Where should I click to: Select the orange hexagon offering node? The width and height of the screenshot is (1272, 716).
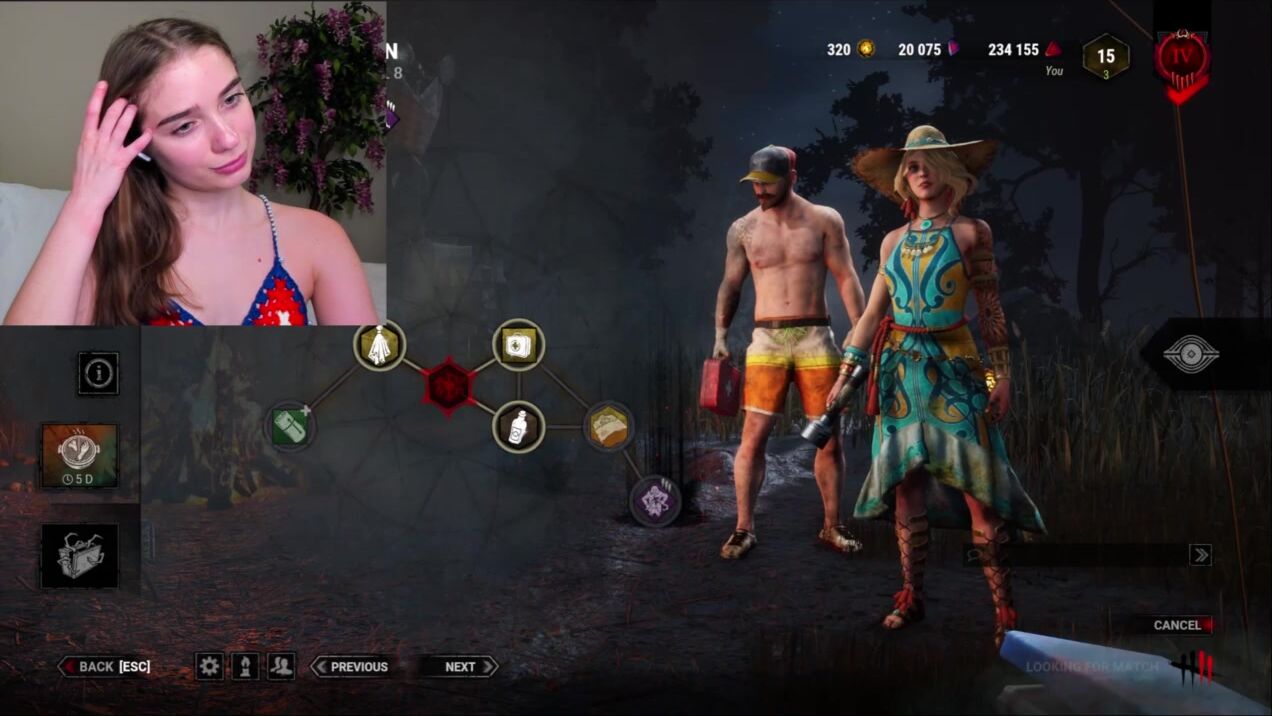[608, 427]
